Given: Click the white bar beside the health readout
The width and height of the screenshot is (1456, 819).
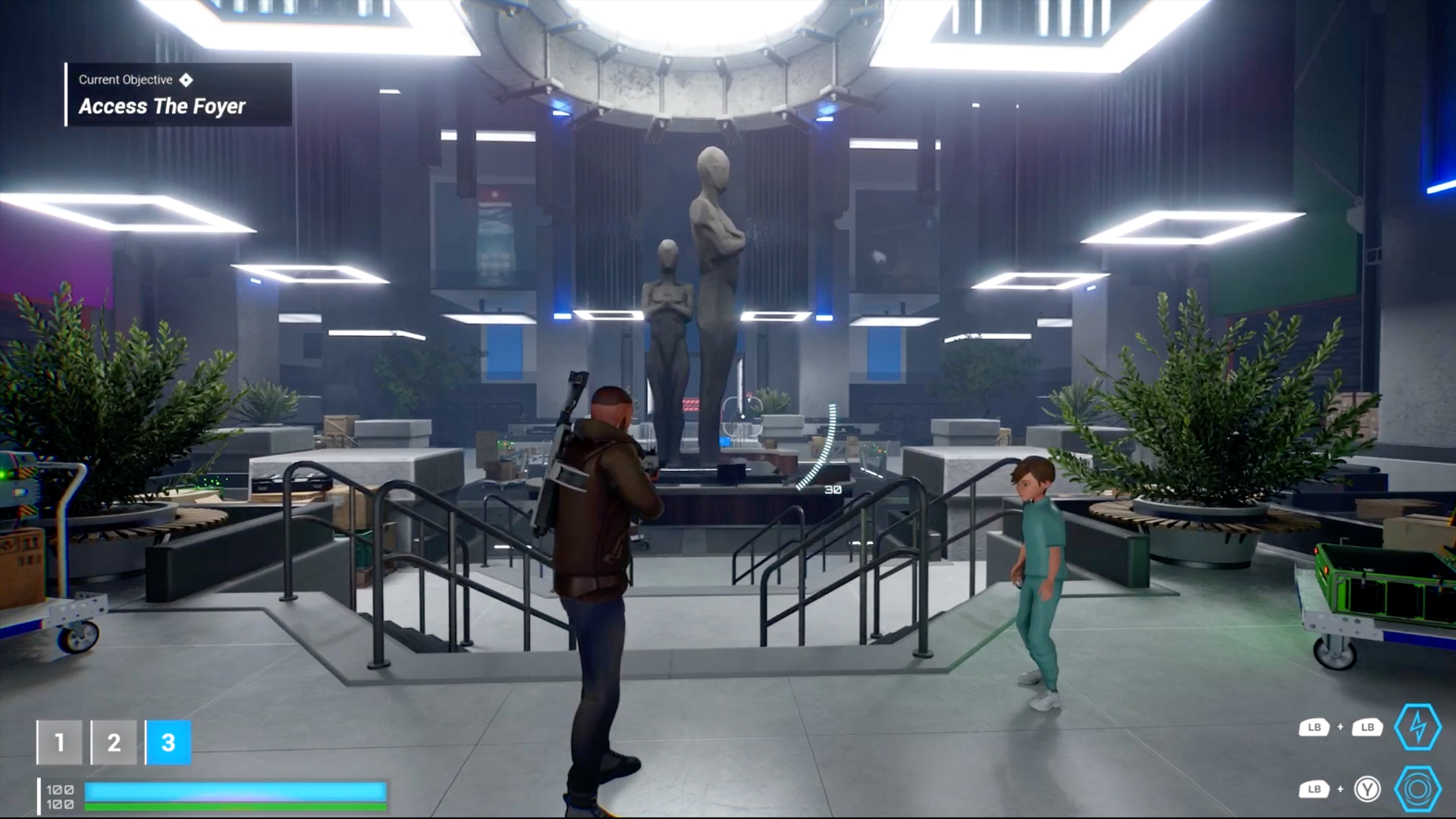Looking at the screenshot, I should [x=39, y=798].
